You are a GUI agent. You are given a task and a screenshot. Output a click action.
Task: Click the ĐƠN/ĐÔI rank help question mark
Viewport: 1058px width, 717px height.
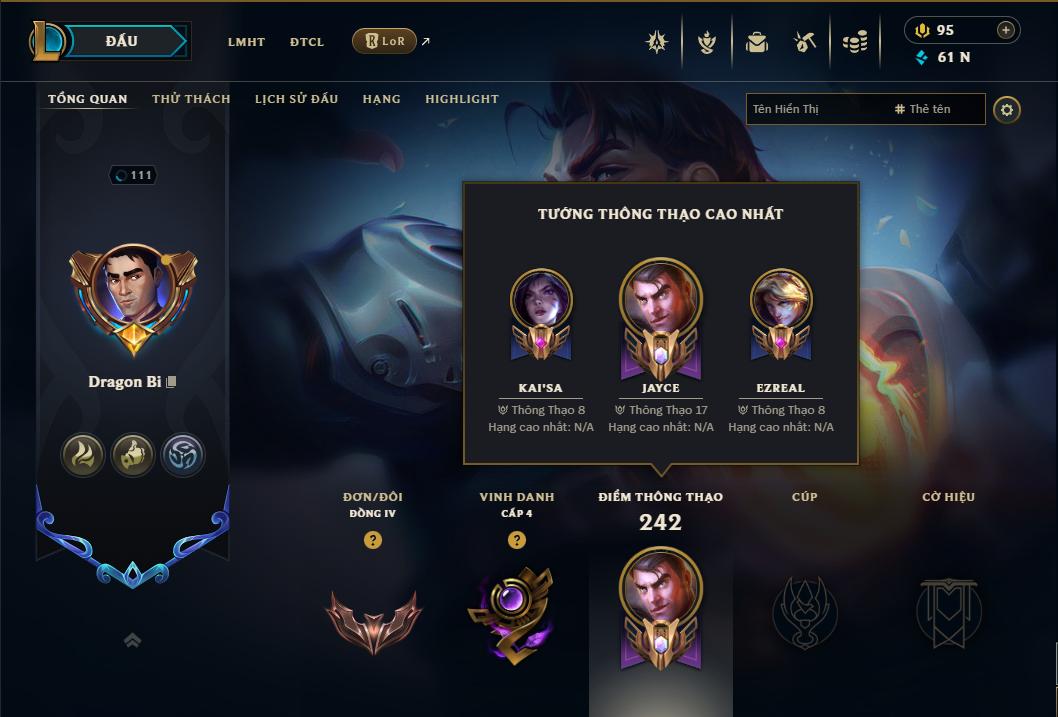[373, 541]
